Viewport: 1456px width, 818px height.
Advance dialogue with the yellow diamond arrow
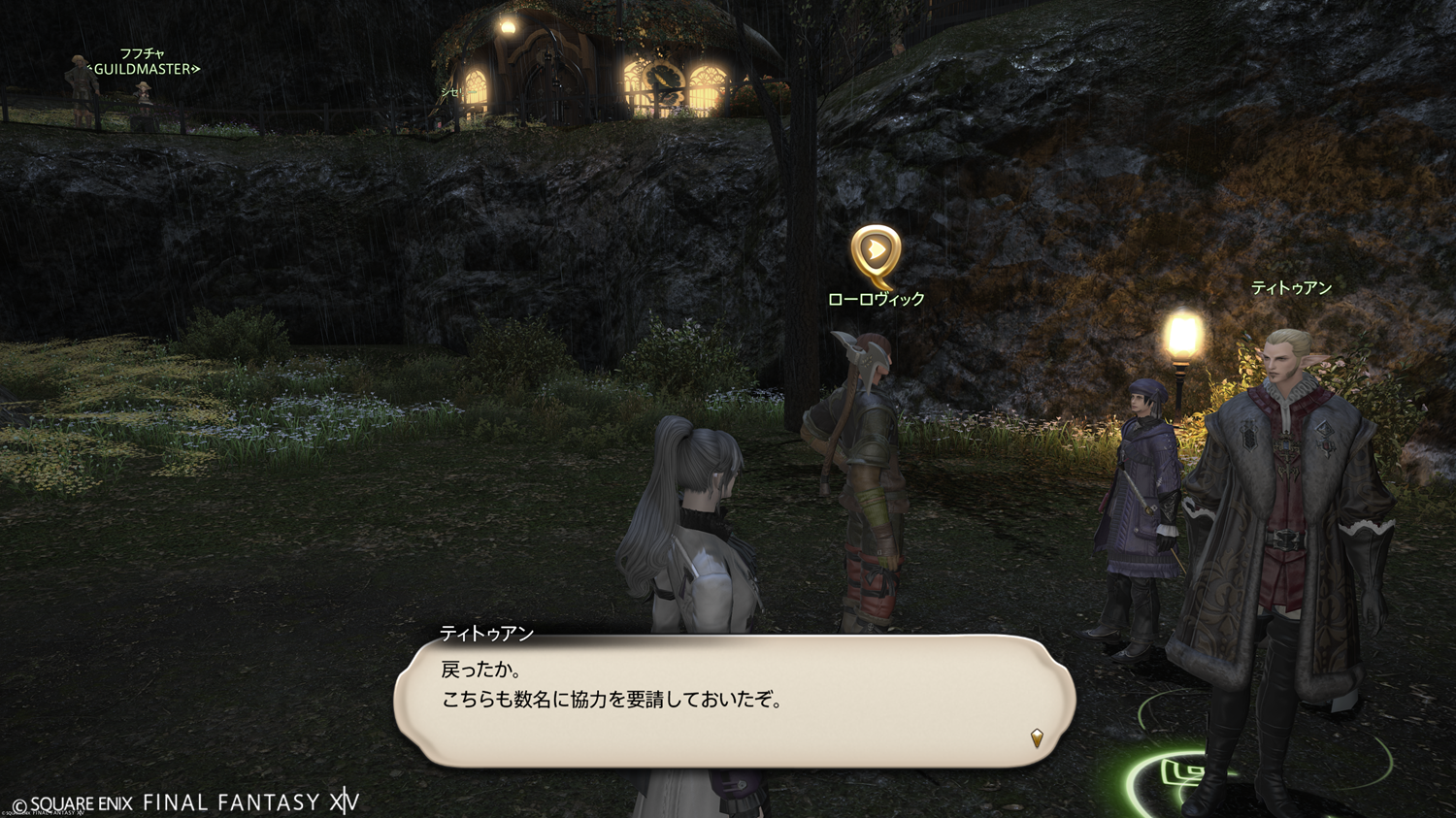1037,738
